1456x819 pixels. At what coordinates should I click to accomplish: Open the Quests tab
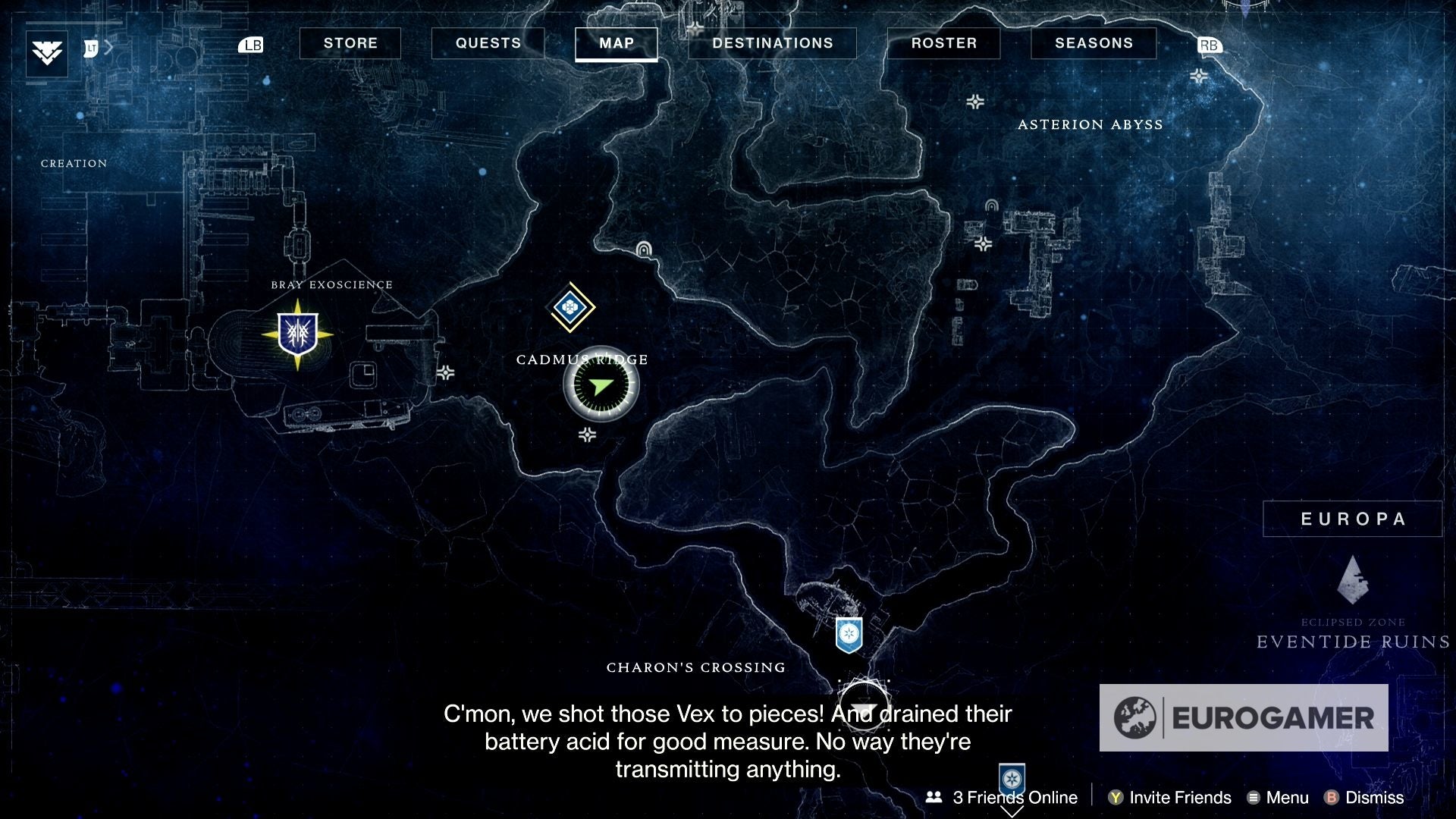point(488,43)
